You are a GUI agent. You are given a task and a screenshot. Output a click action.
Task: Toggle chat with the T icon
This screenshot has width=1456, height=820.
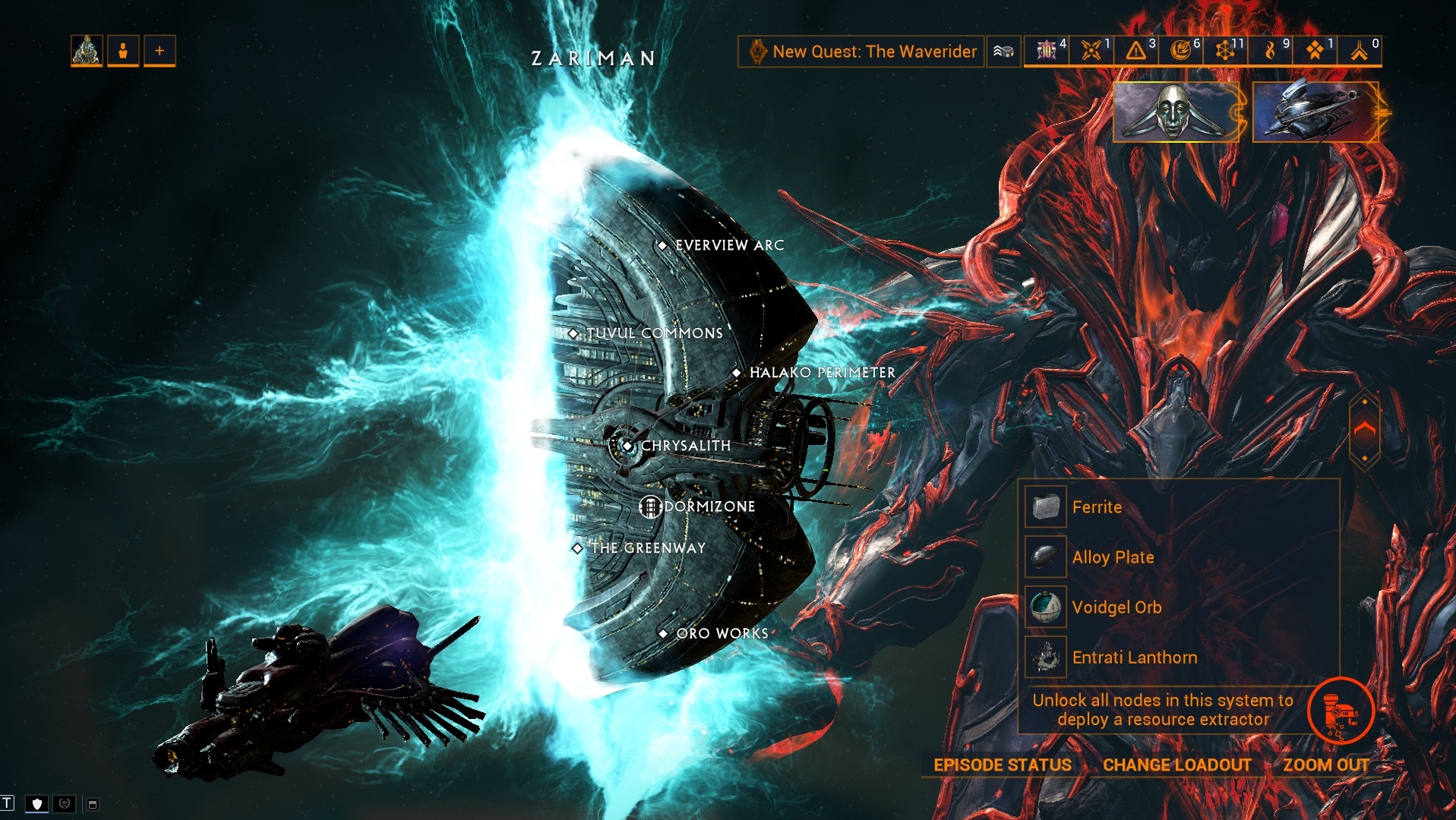(8, 802)
